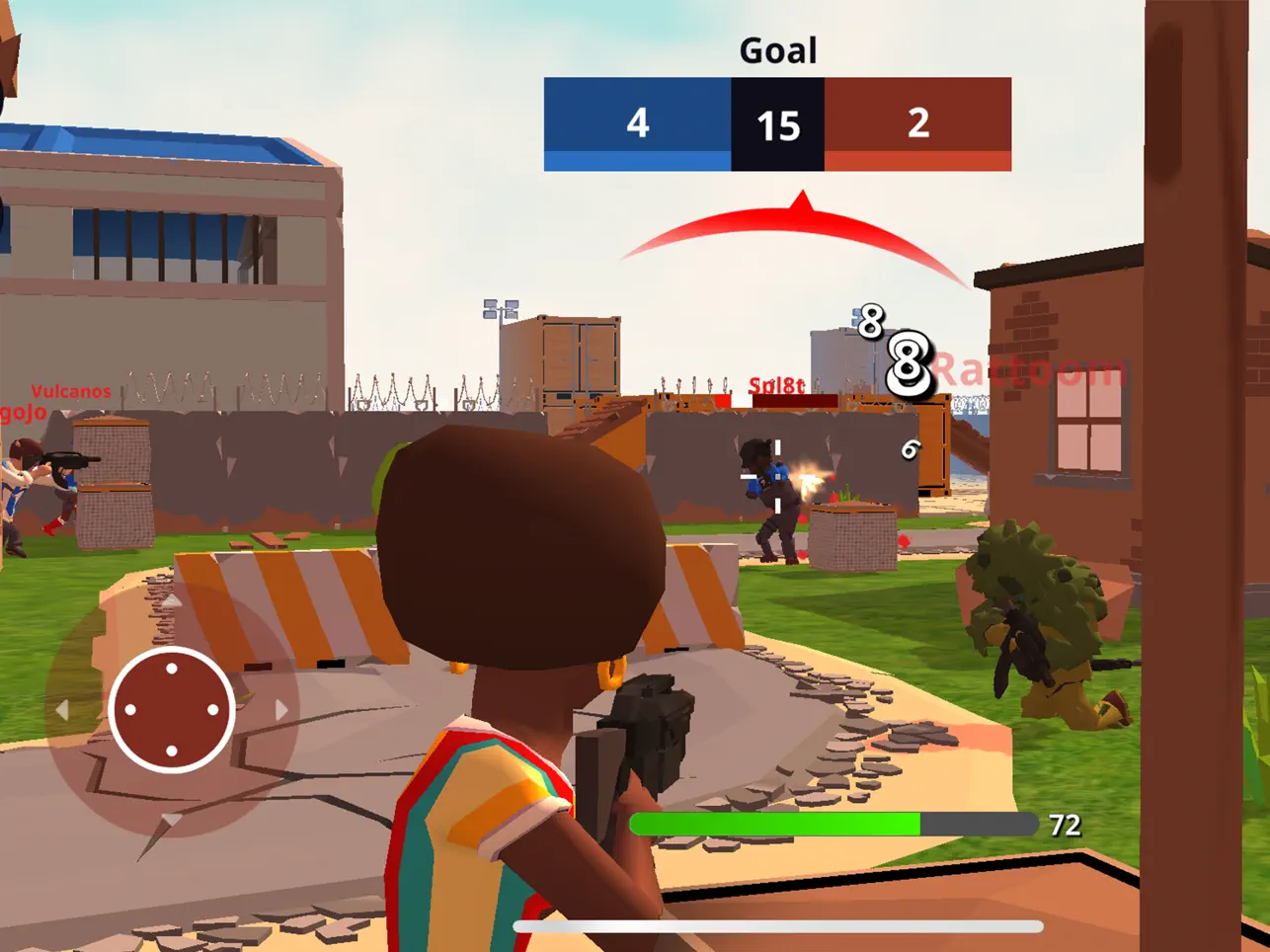Toggle the left strafe chevron beside the joystick
Image resolution: width=1270 pixels, height=952 pixels.
point(65,709)
